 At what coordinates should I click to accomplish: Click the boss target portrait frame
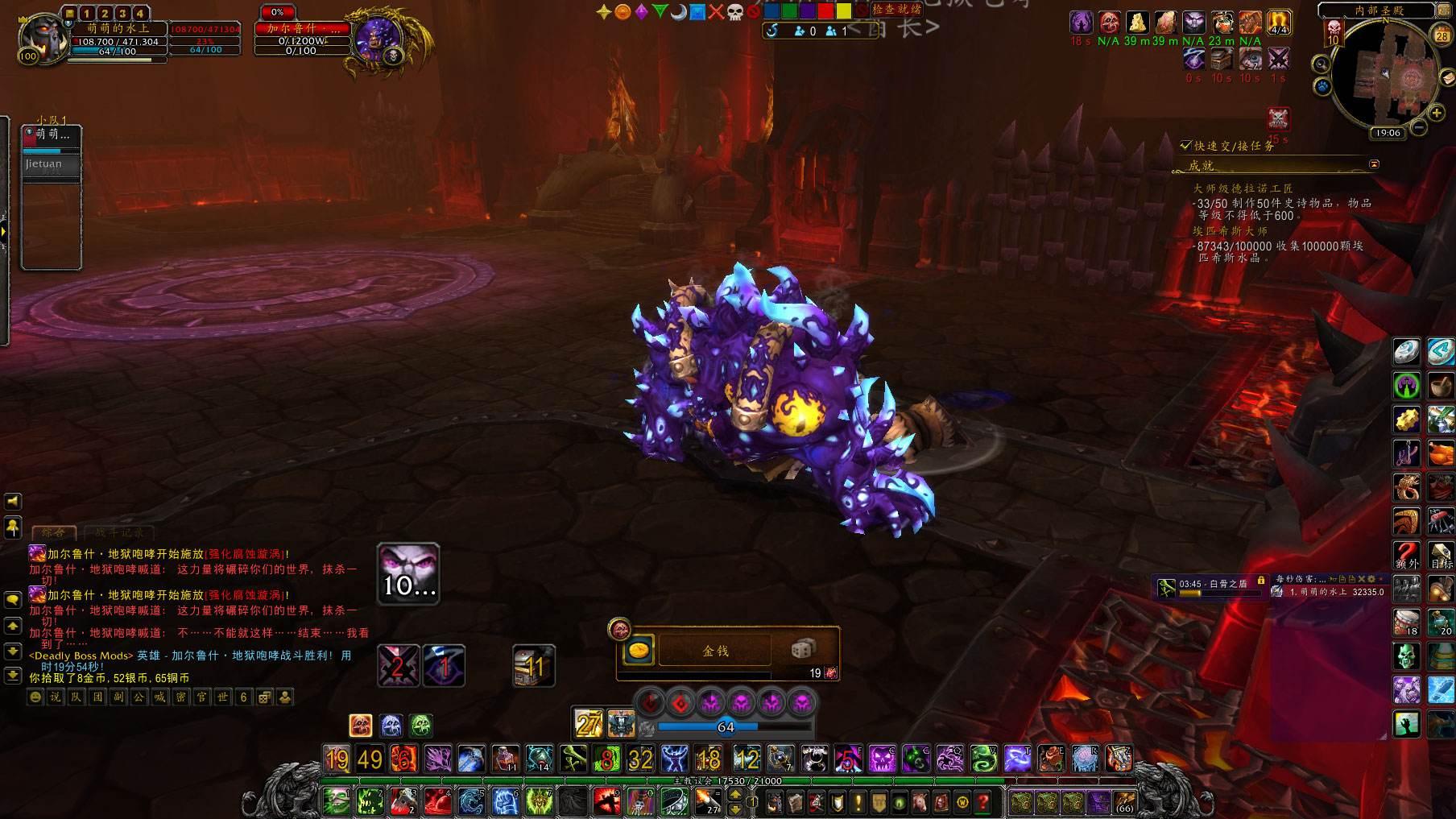point(377,37)
